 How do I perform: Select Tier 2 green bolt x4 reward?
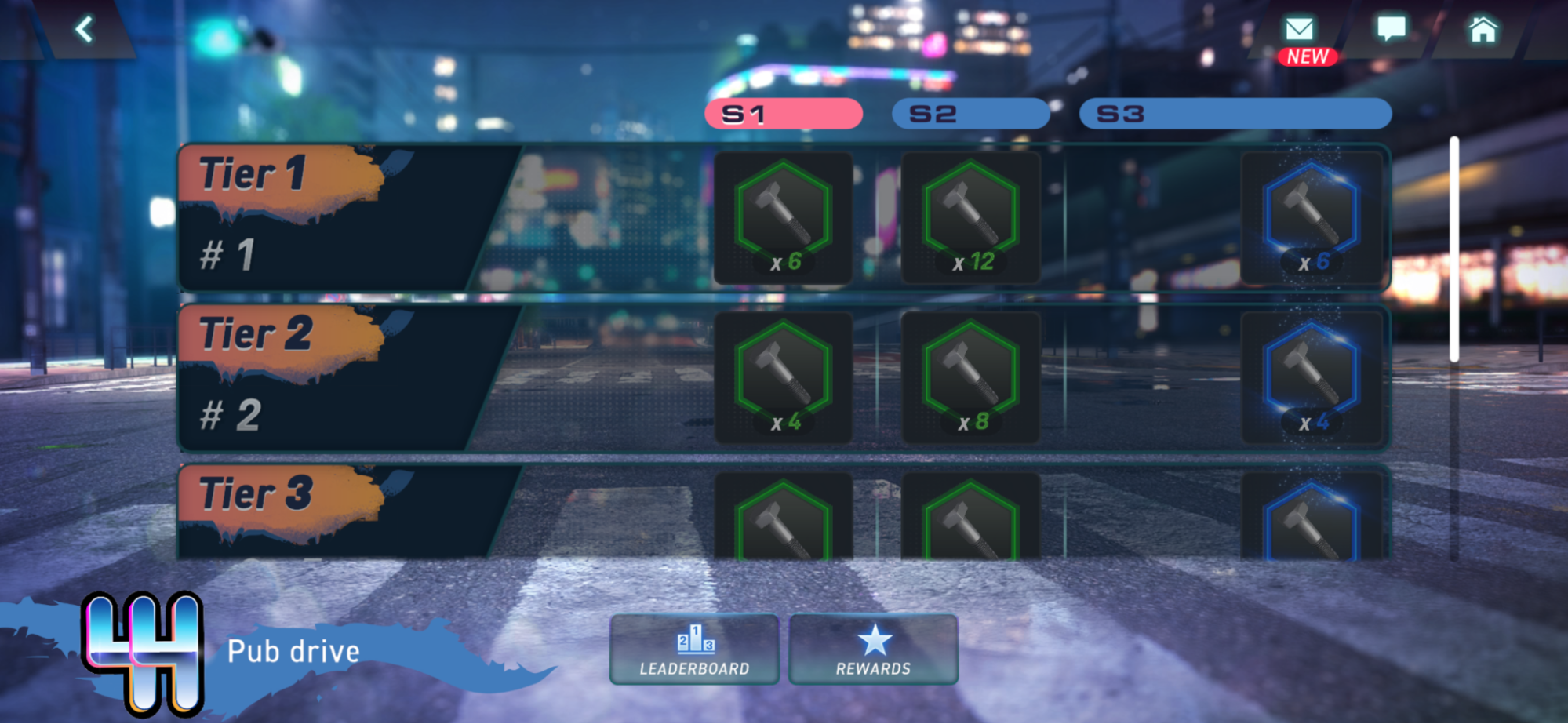[783, 378]
